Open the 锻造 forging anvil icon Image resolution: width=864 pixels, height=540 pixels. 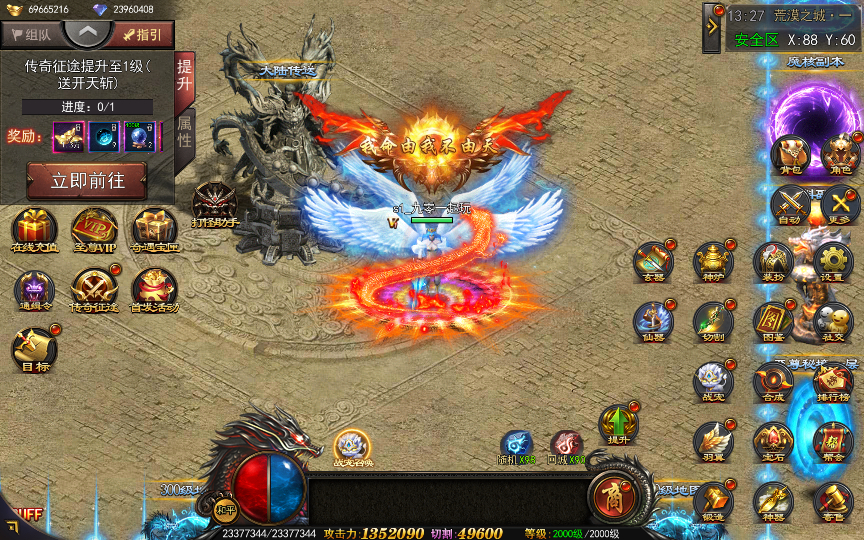[714, 500]
